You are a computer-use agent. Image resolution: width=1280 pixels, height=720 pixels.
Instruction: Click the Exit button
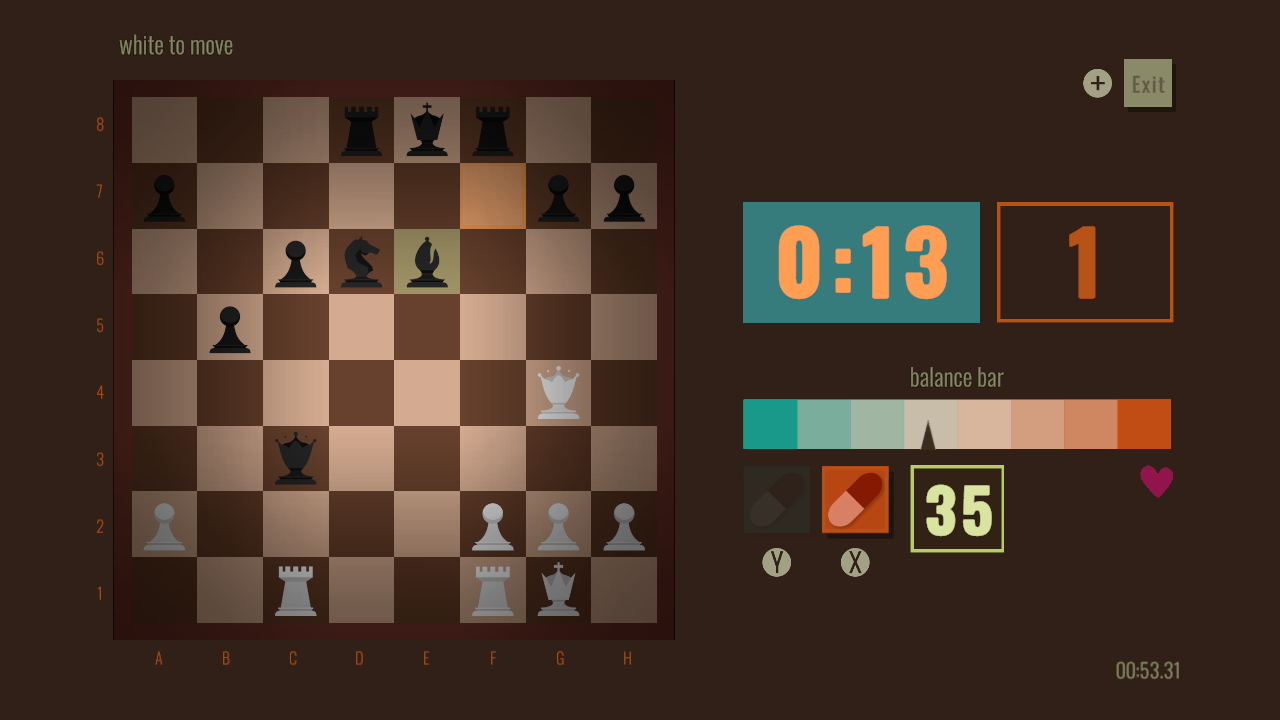pyautogui.click(x=1147, y=83)
